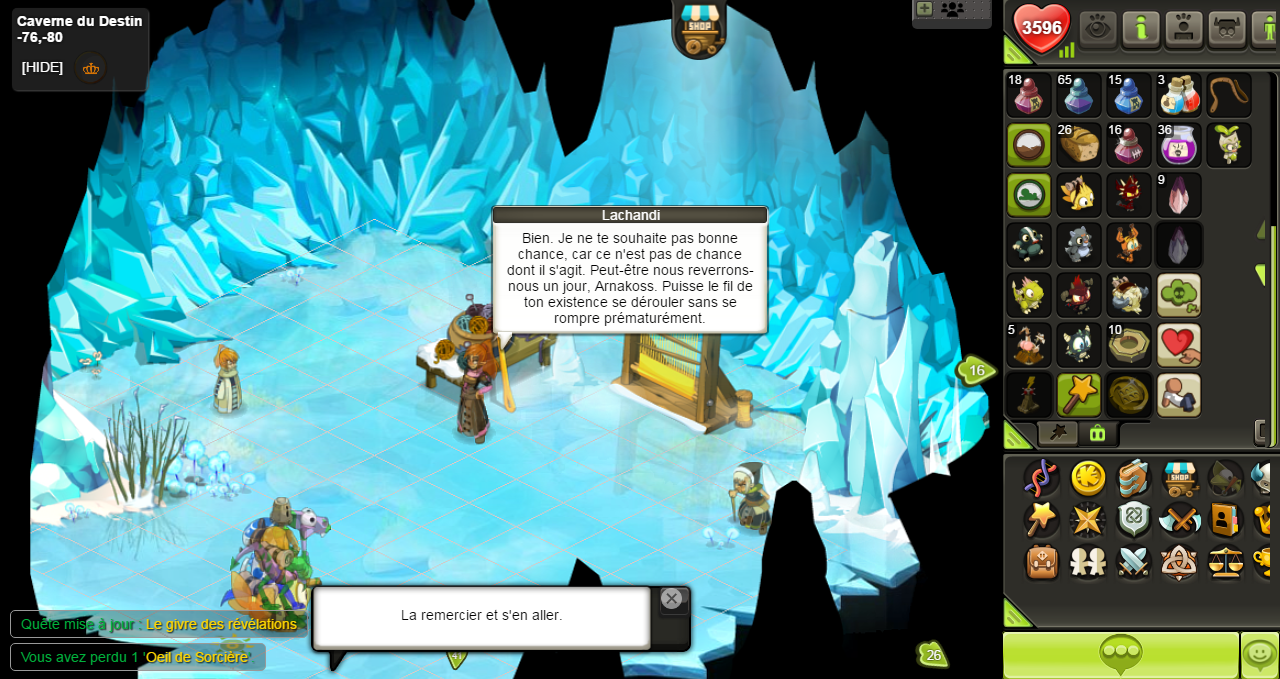Open the chat with speech bubble button

click(x=1121, y=655)
